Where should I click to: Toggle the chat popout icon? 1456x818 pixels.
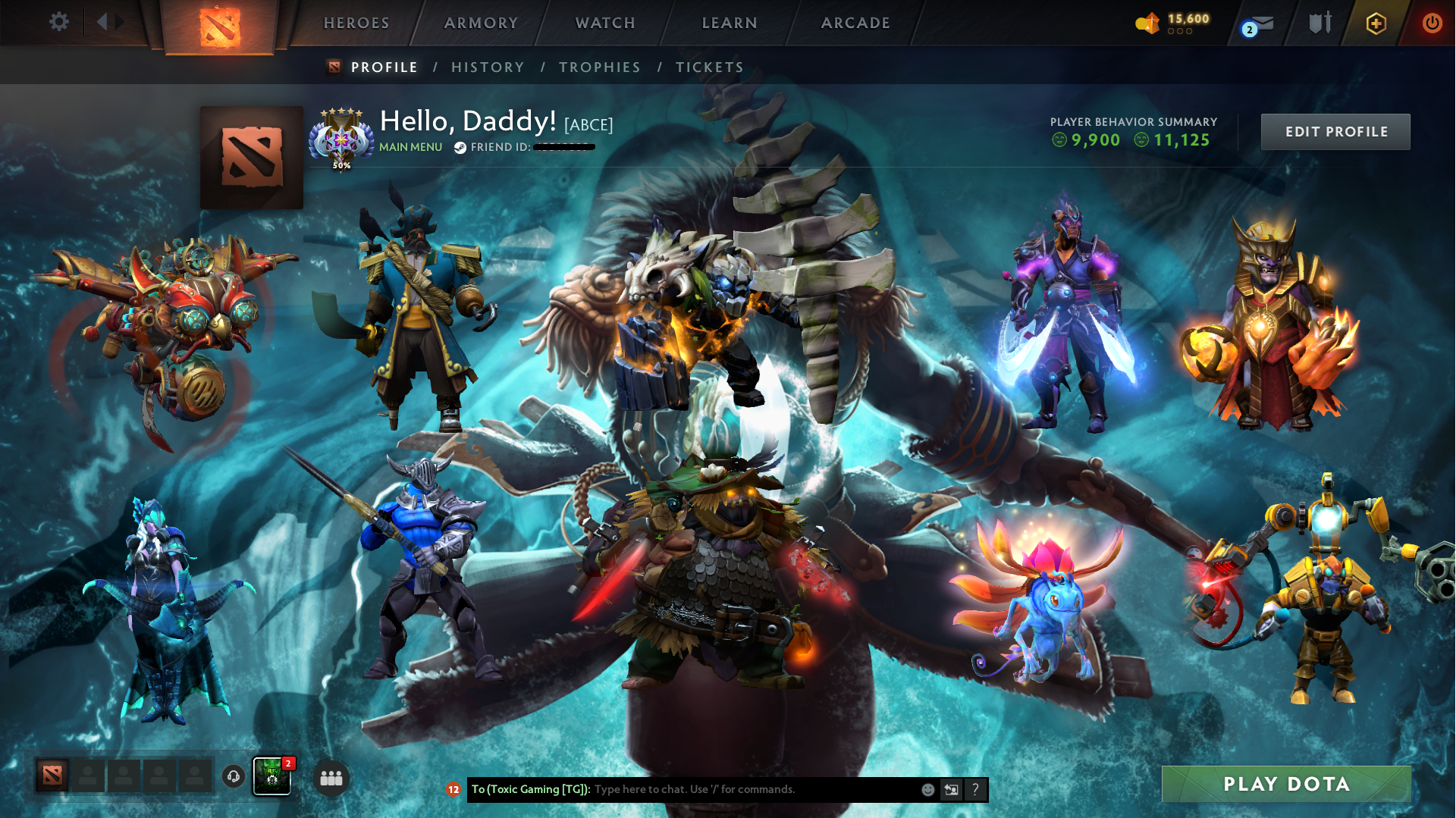click(x=951, y=789)
